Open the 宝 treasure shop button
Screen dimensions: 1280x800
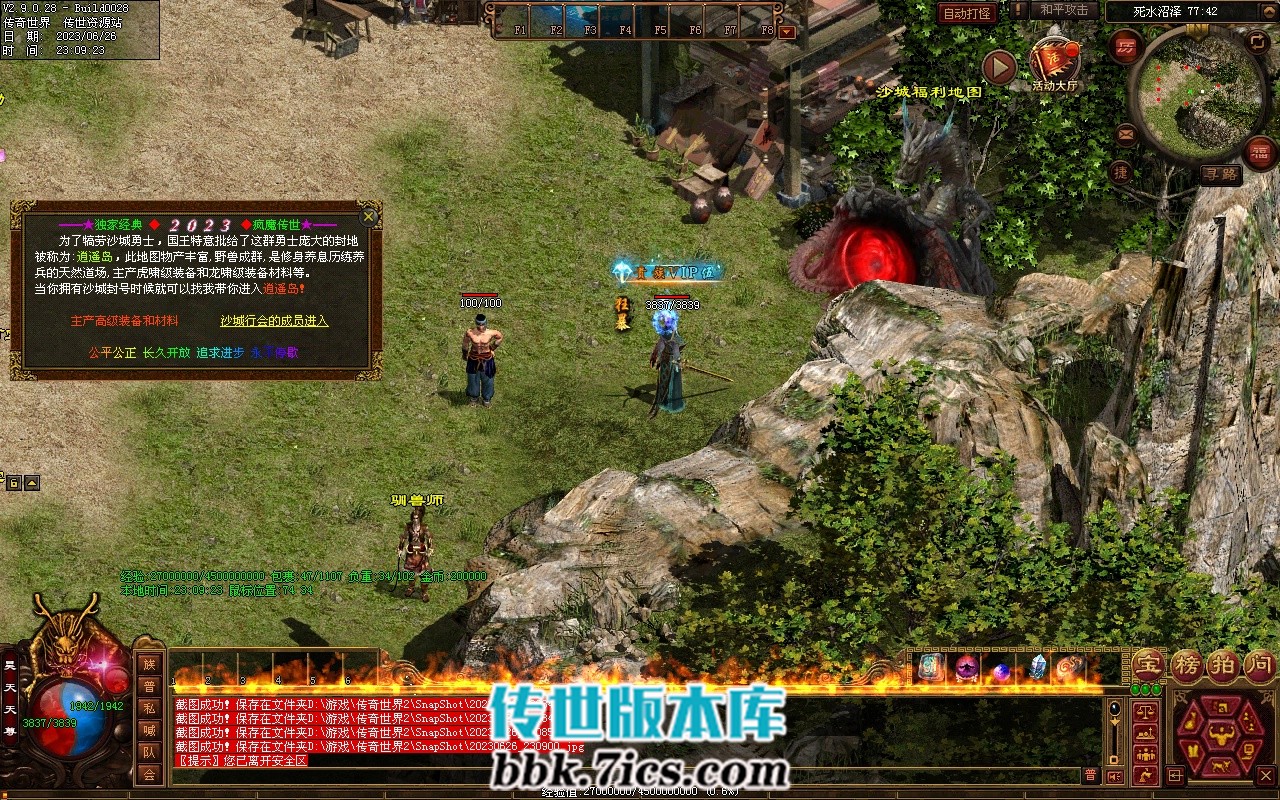[x=1148, y=665]
